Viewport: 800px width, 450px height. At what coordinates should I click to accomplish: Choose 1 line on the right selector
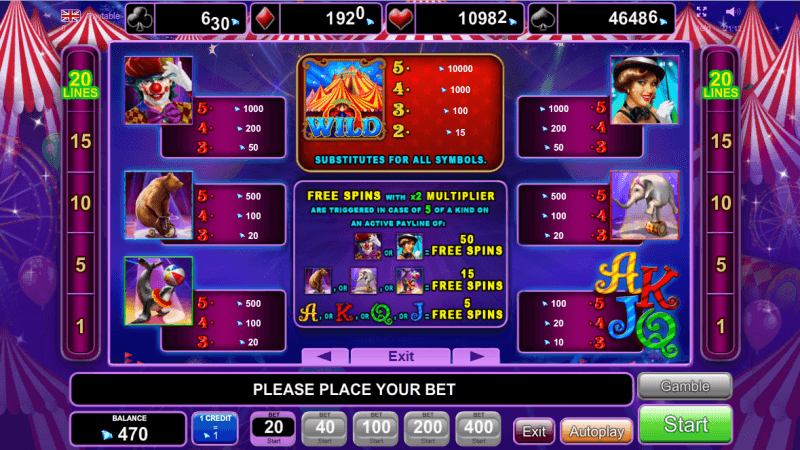click(x=720, y=327)
